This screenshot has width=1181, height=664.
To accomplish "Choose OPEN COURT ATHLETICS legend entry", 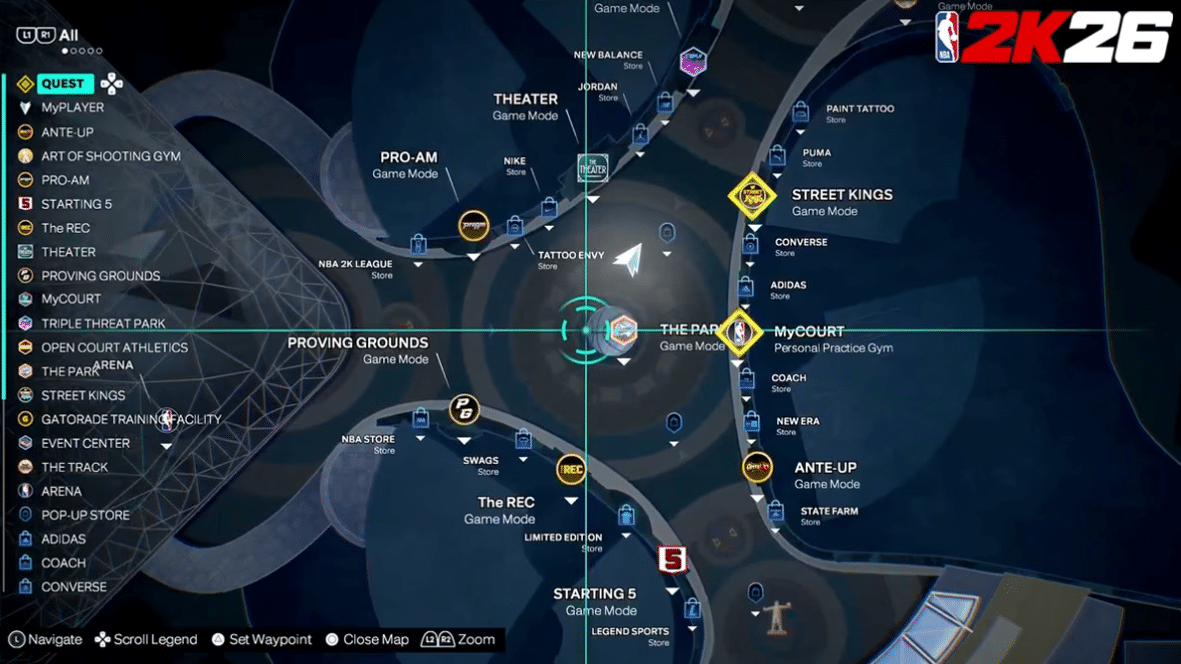I will 114,347.
